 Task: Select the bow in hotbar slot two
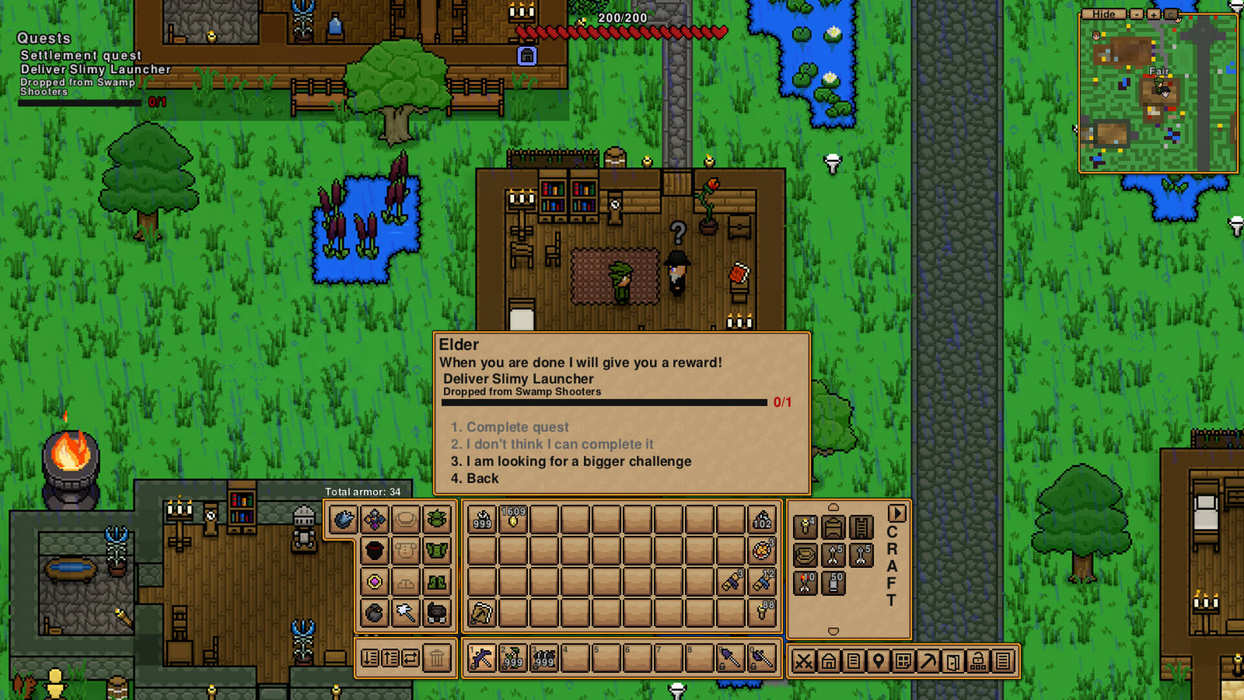pos(513,658)
